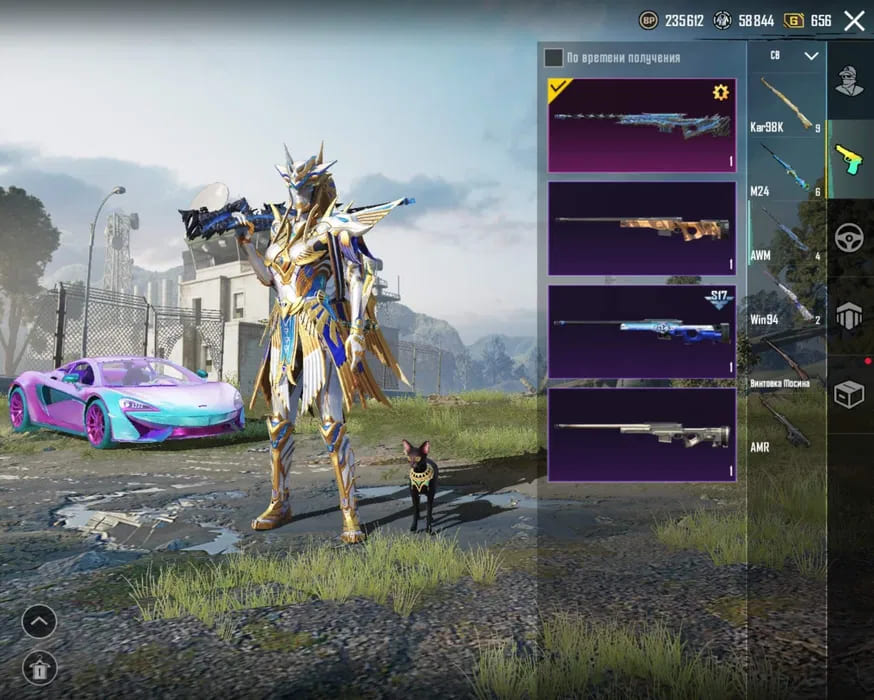Close the inventory with the X button
The image size is (874, 700).
(x=854, y=20)
